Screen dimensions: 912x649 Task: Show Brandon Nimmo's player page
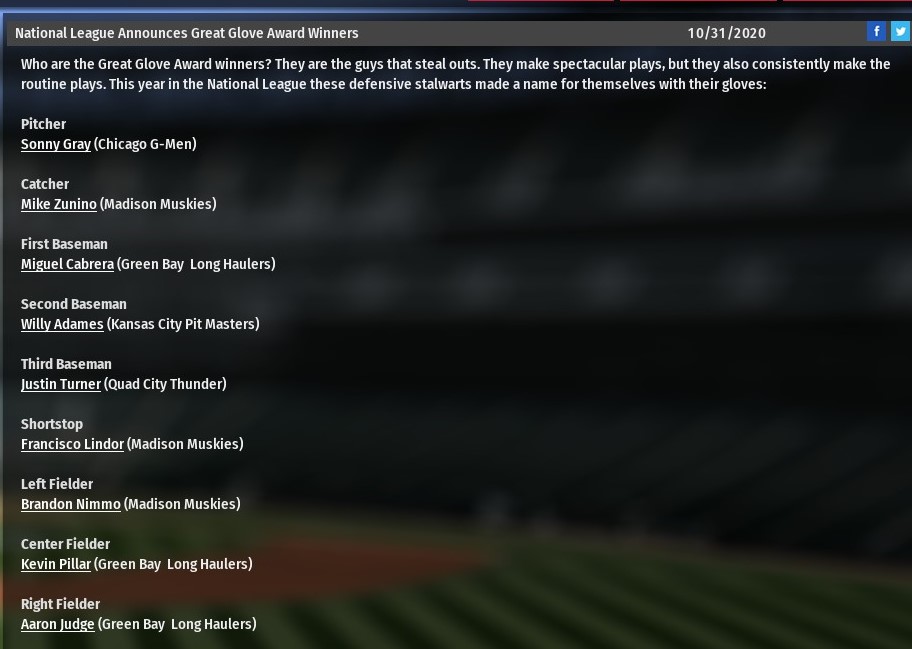[70, 504]
